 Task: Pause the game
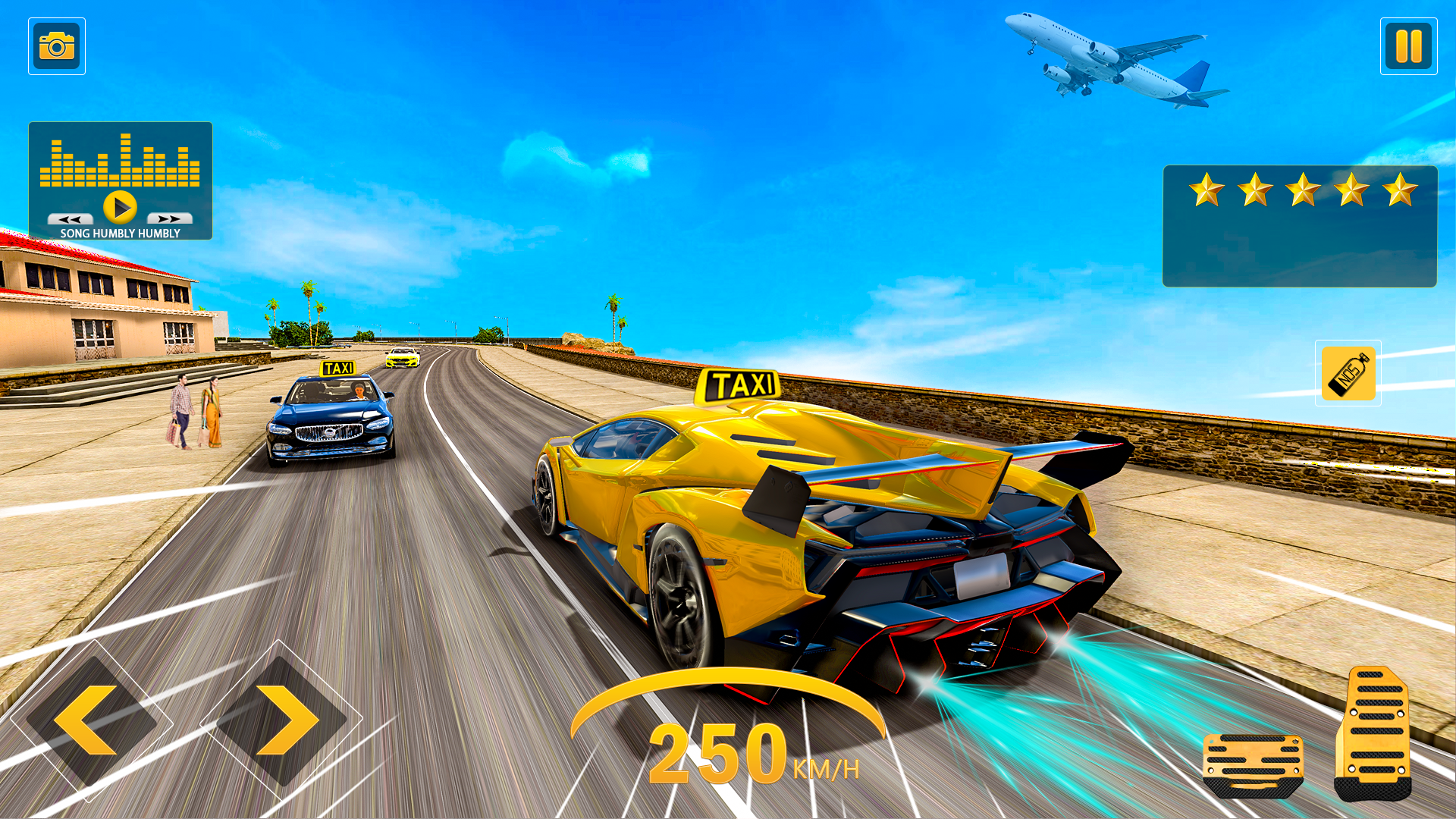[1409, 45]
